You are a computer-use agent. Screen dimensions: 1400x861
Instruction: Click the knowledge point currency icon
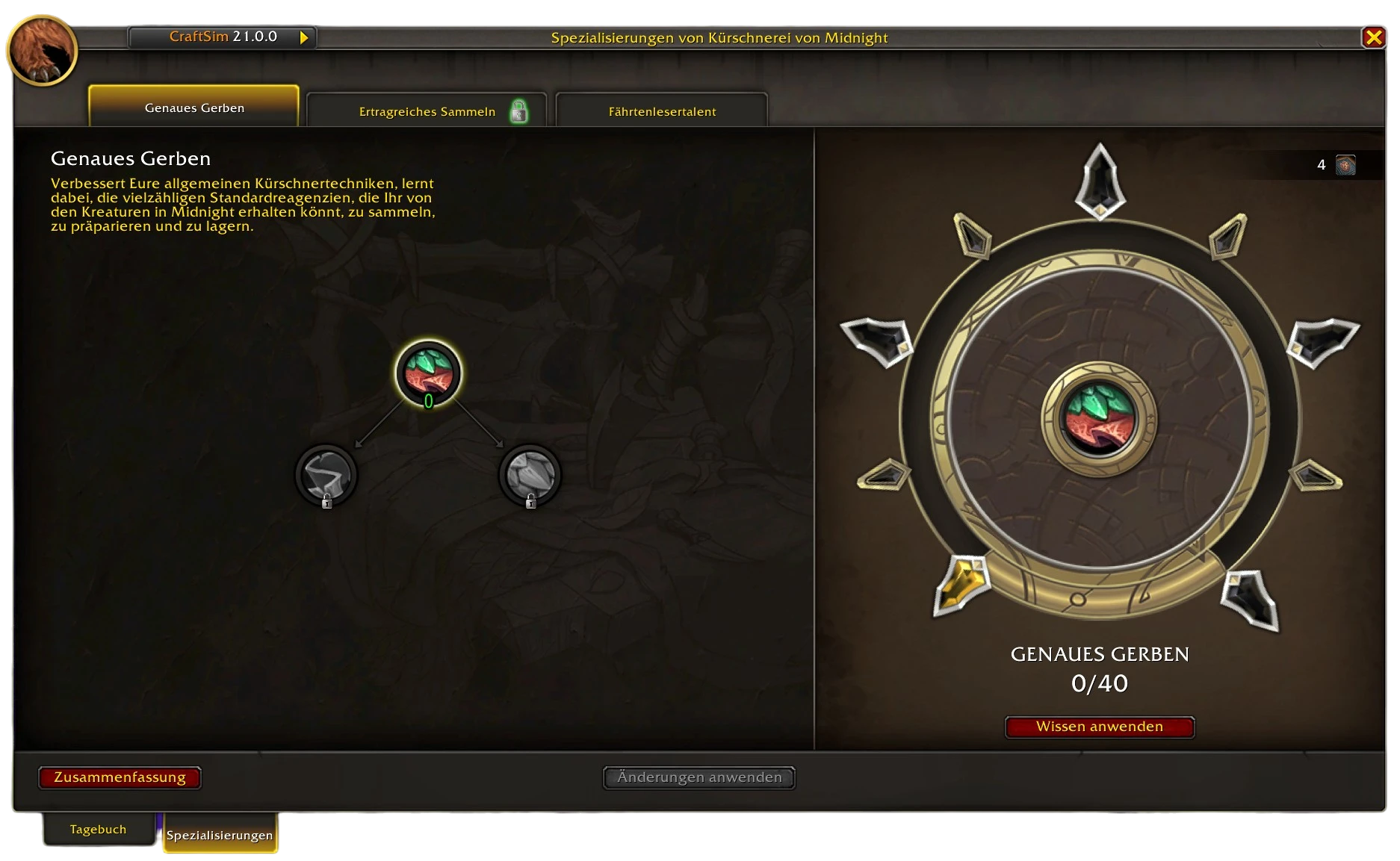[1345, 165]
